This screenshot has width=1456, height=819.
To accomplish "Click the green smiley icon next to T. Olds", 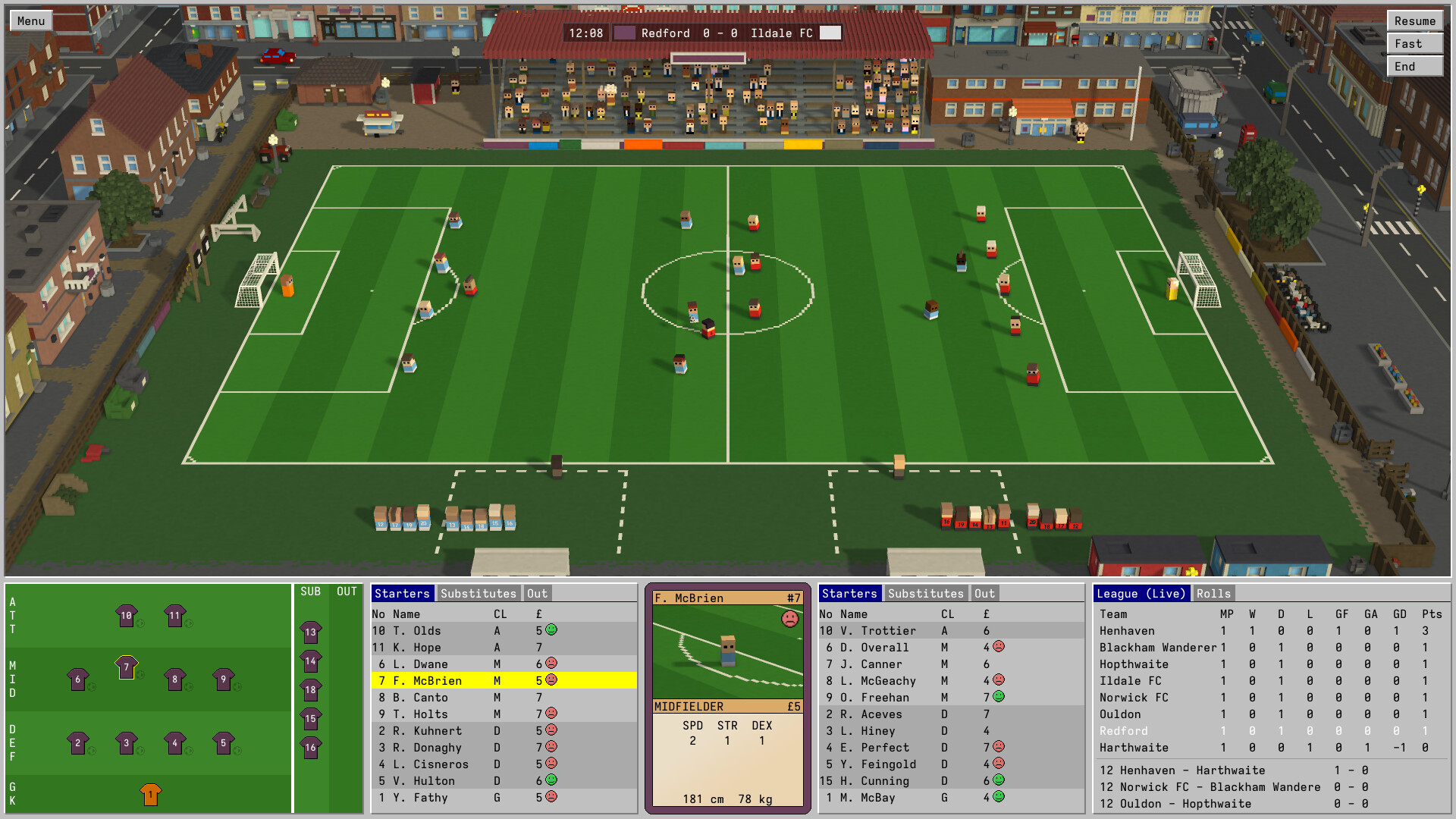I will tap(551, 630).
